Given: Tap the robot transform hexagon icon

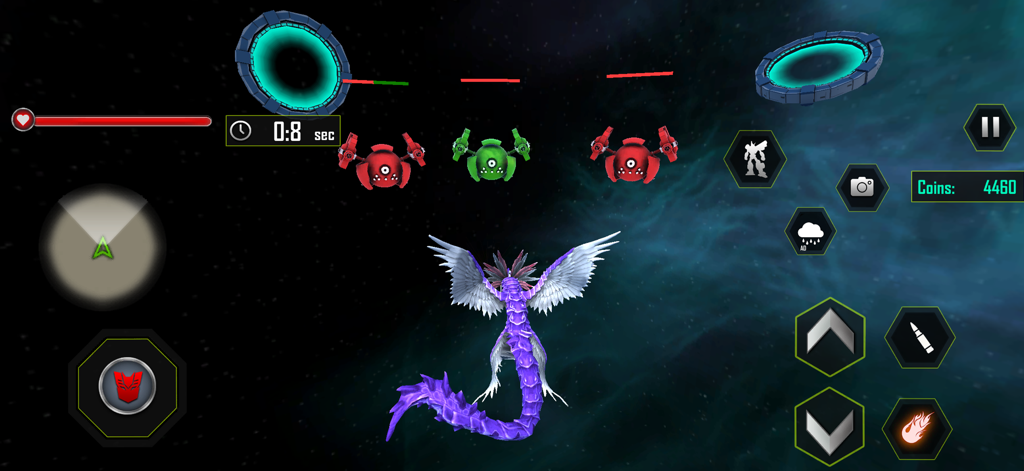Looking at the screenshot, I should [x=755, y=159].
